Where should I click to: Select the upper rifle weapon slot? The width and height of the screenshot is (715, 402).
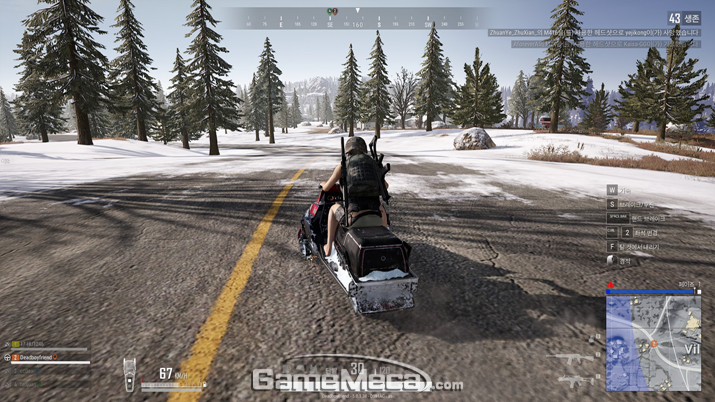[x=571, y=358]
